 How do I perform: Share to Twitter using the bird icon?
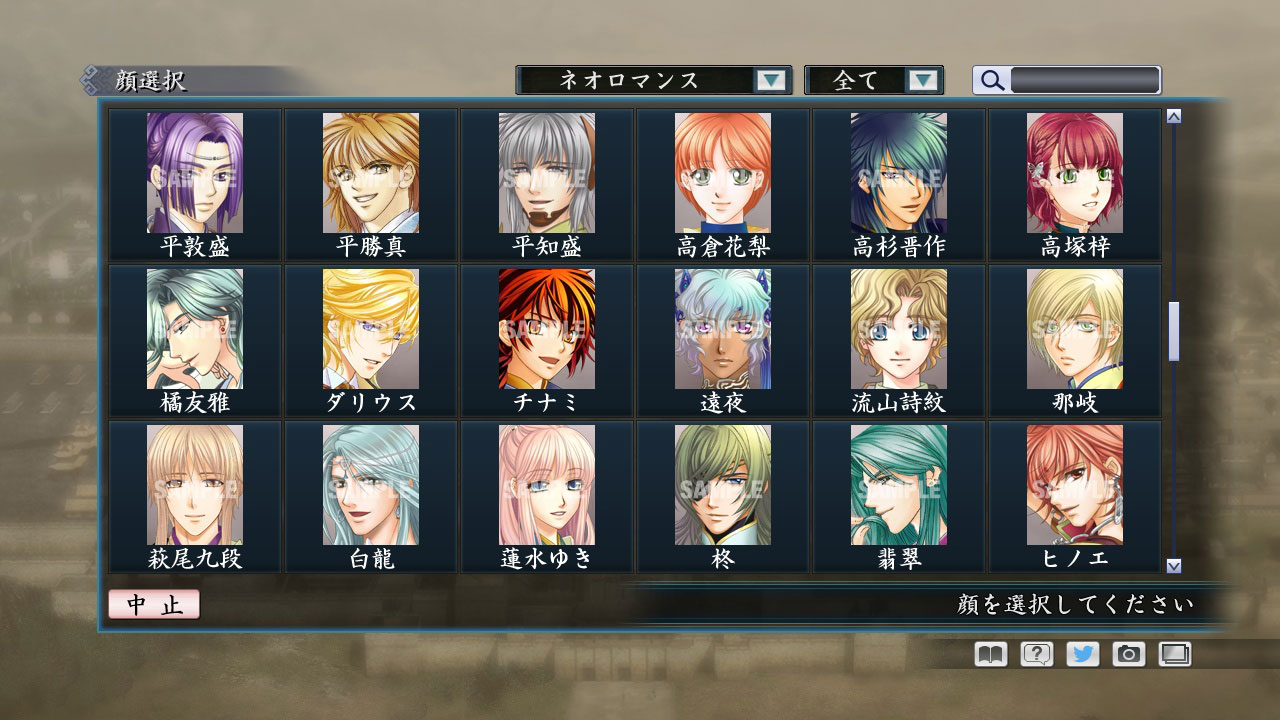coord(1081,654)
